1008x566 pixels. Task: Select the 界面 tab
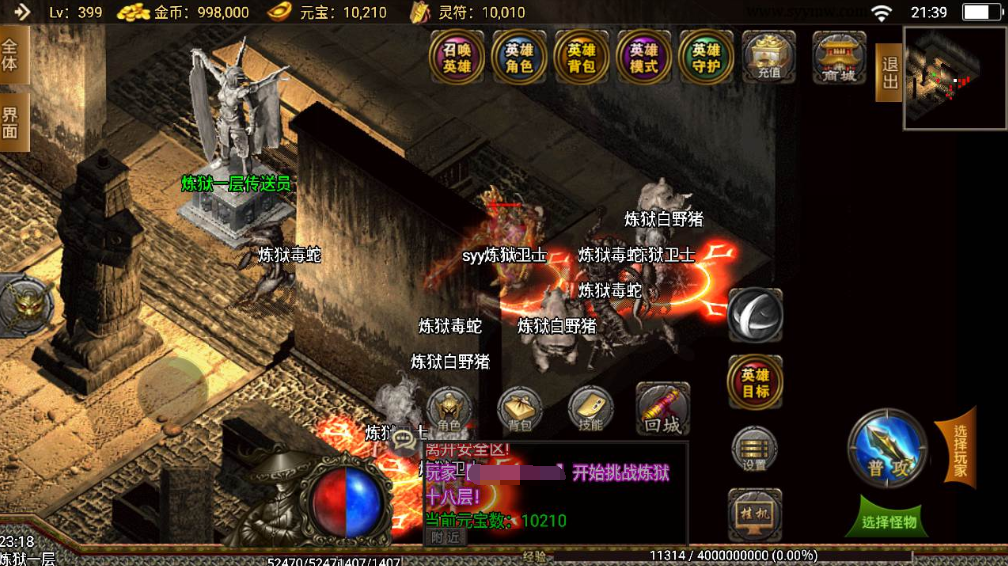[x=12, y=122]
